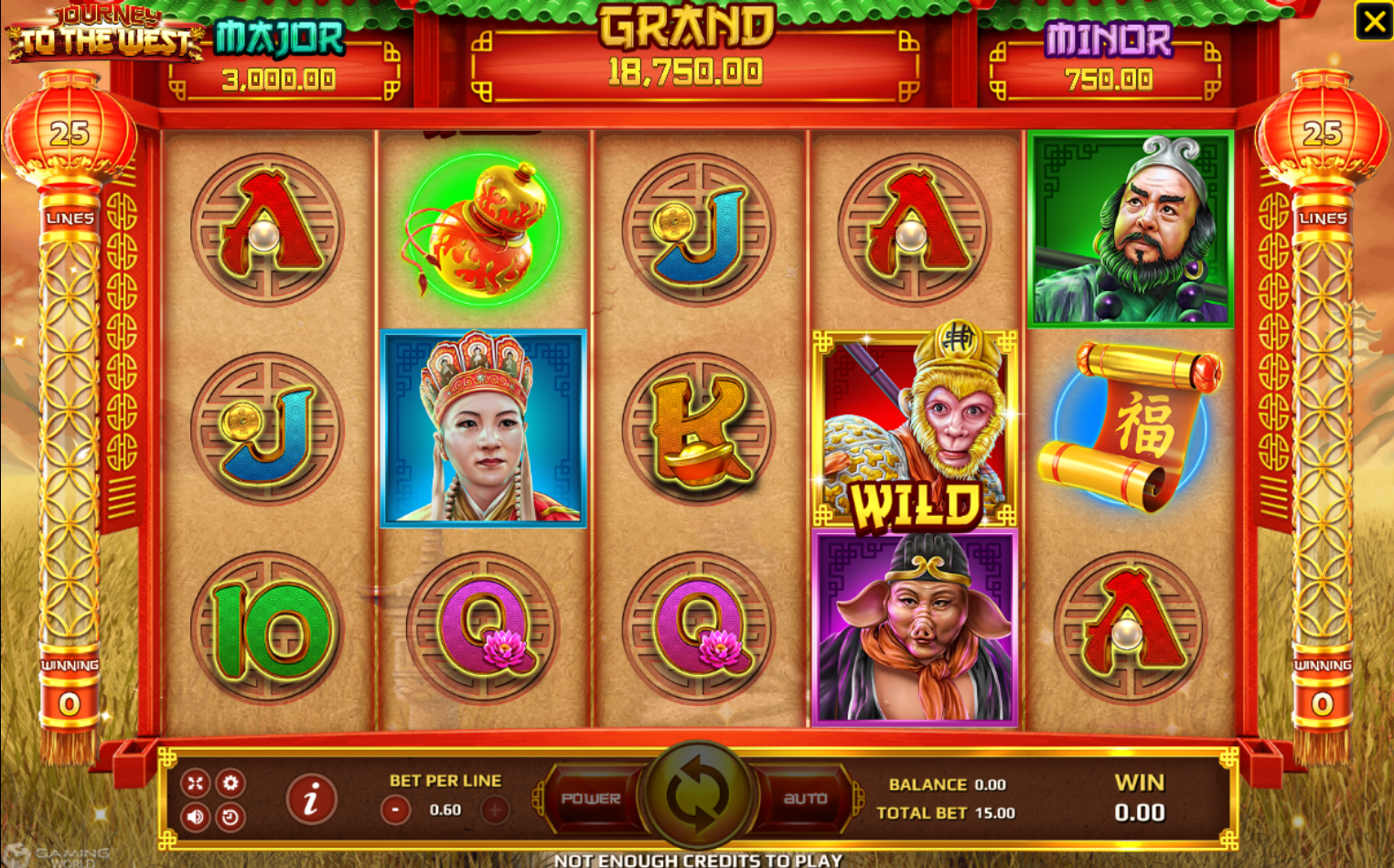Activate the Power button
The height and width of the screenshot is (868, 1394).
(591, 798)
